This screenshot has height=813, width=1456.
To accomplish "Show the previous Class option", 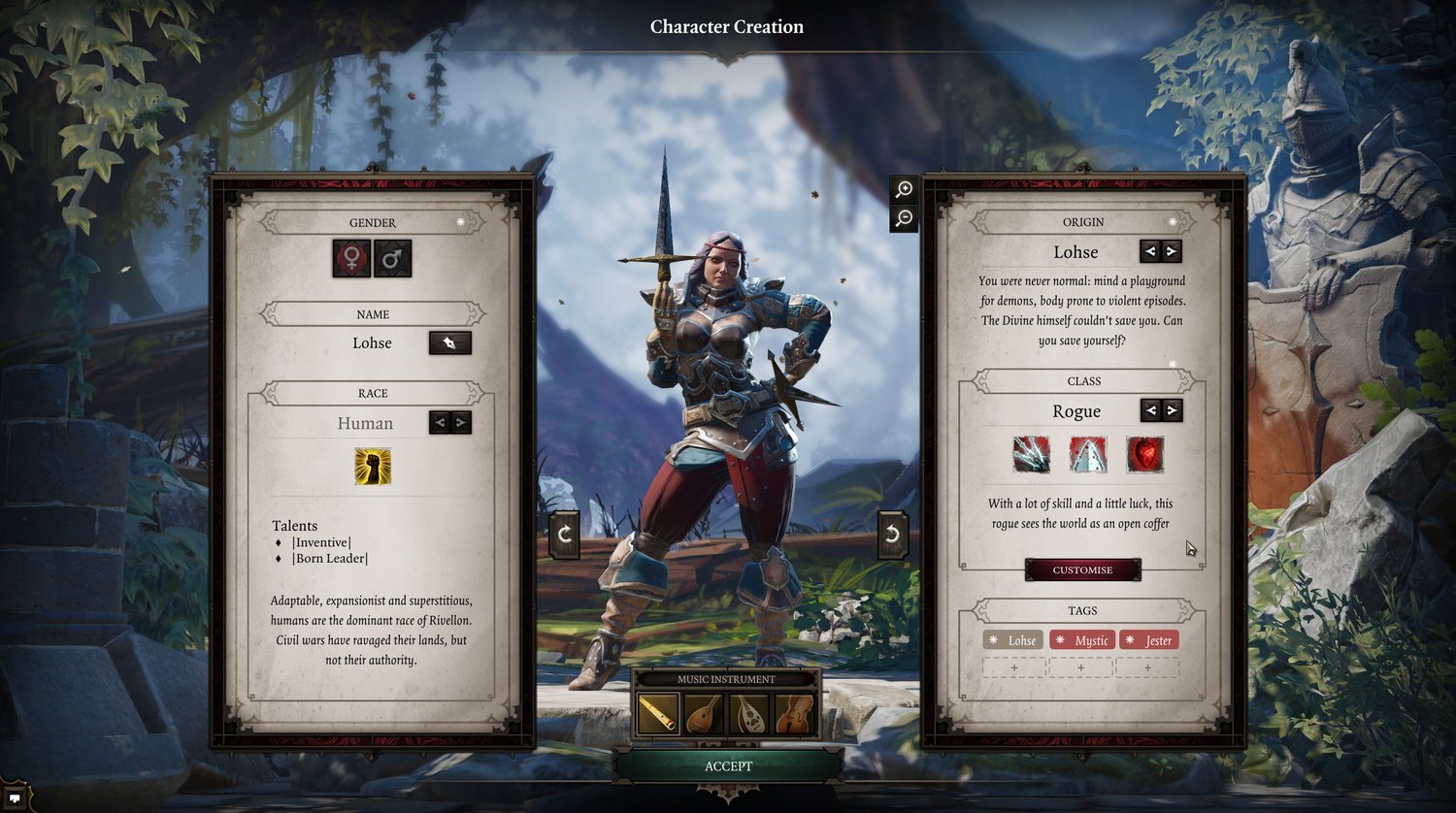I will coord(1151,410).
